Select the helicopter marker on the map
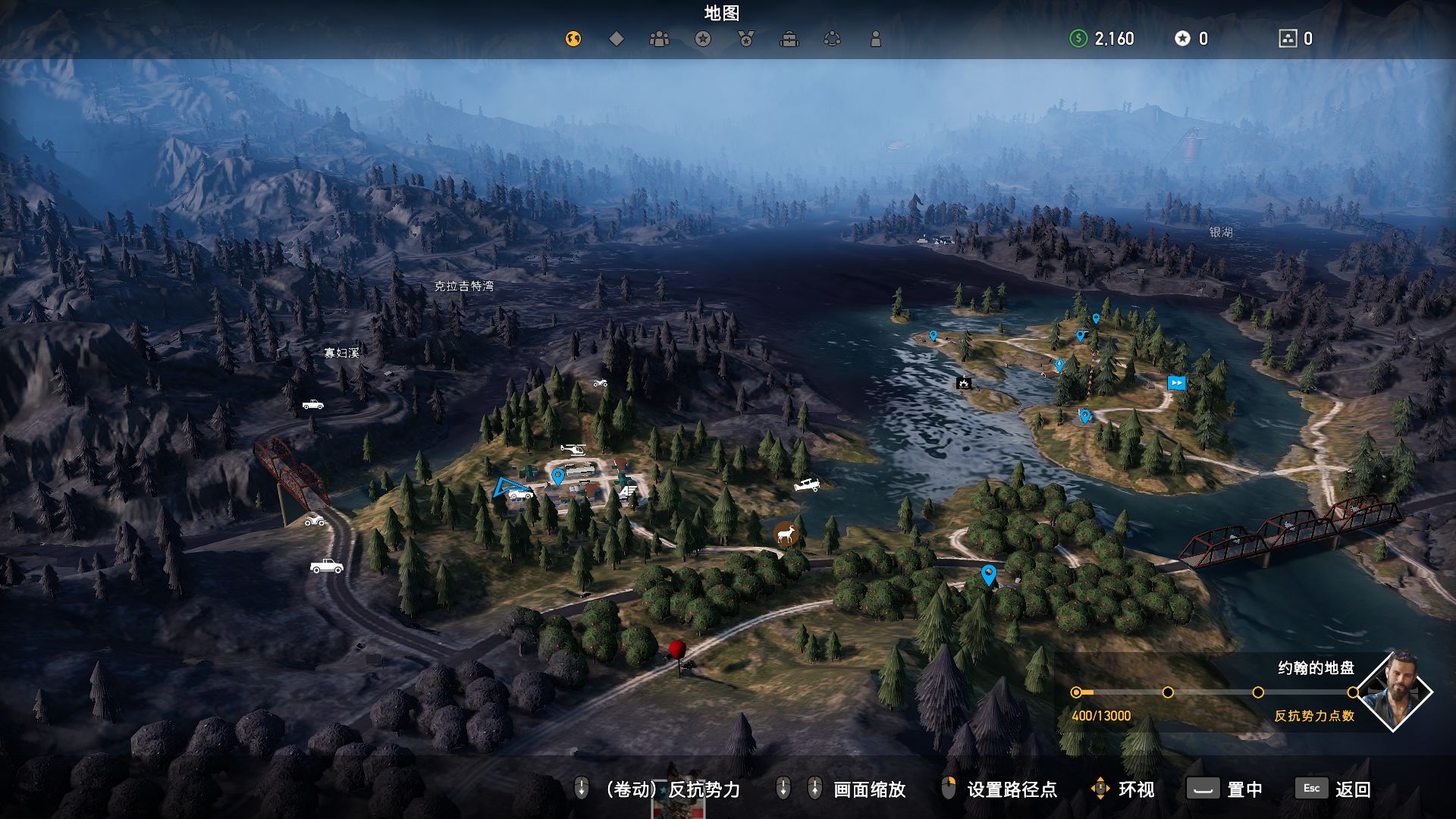 [x=573, y=449]
